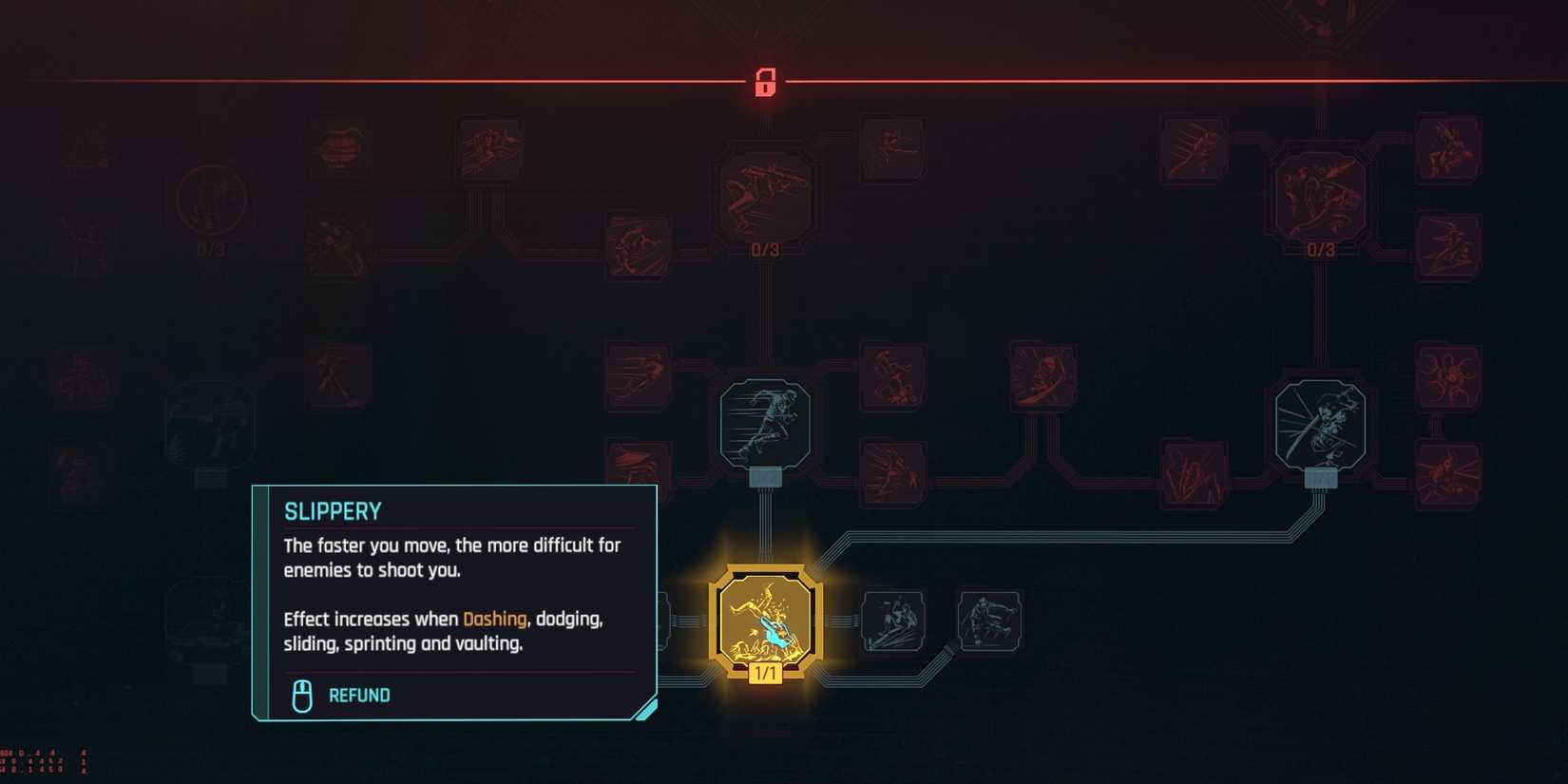Click the red padlock icon at top center

(765, 83)
